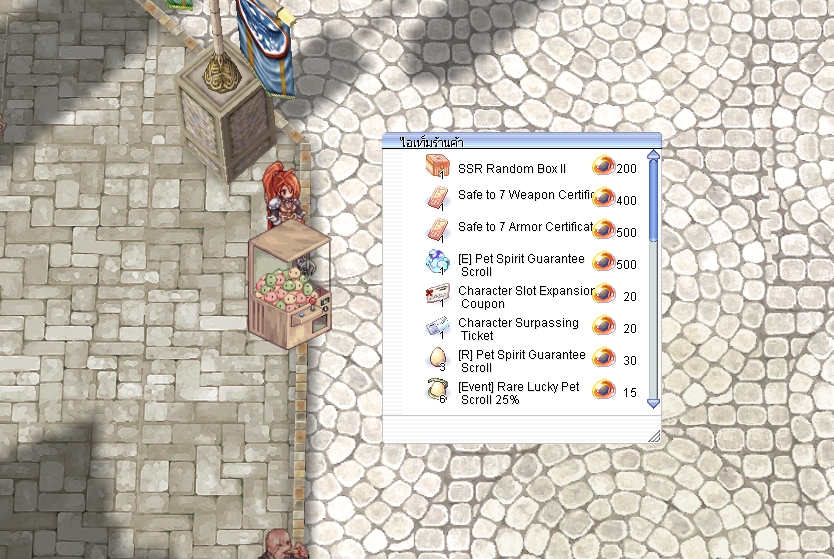Click the shop list scroll-down arrow
The image size is (834, 559).
[654, 404]
